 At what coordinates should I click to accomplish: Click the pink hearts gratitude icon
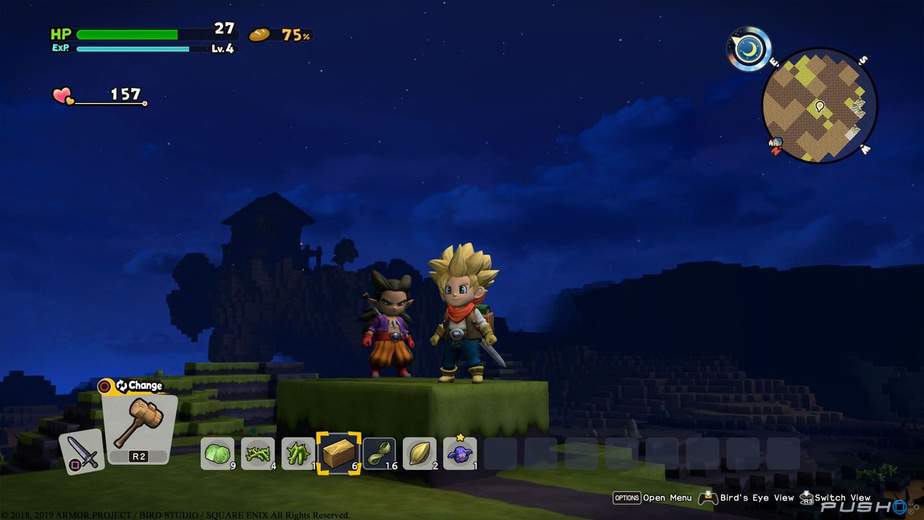(x=63, y=96)
